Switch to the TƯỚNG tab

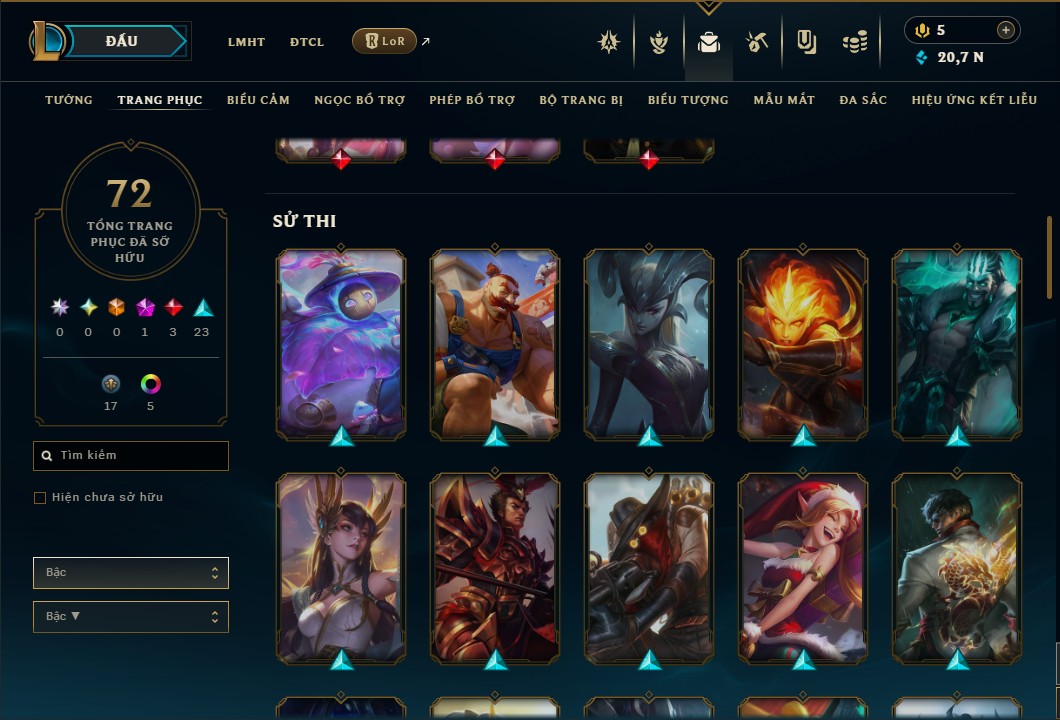pos(69,100)
